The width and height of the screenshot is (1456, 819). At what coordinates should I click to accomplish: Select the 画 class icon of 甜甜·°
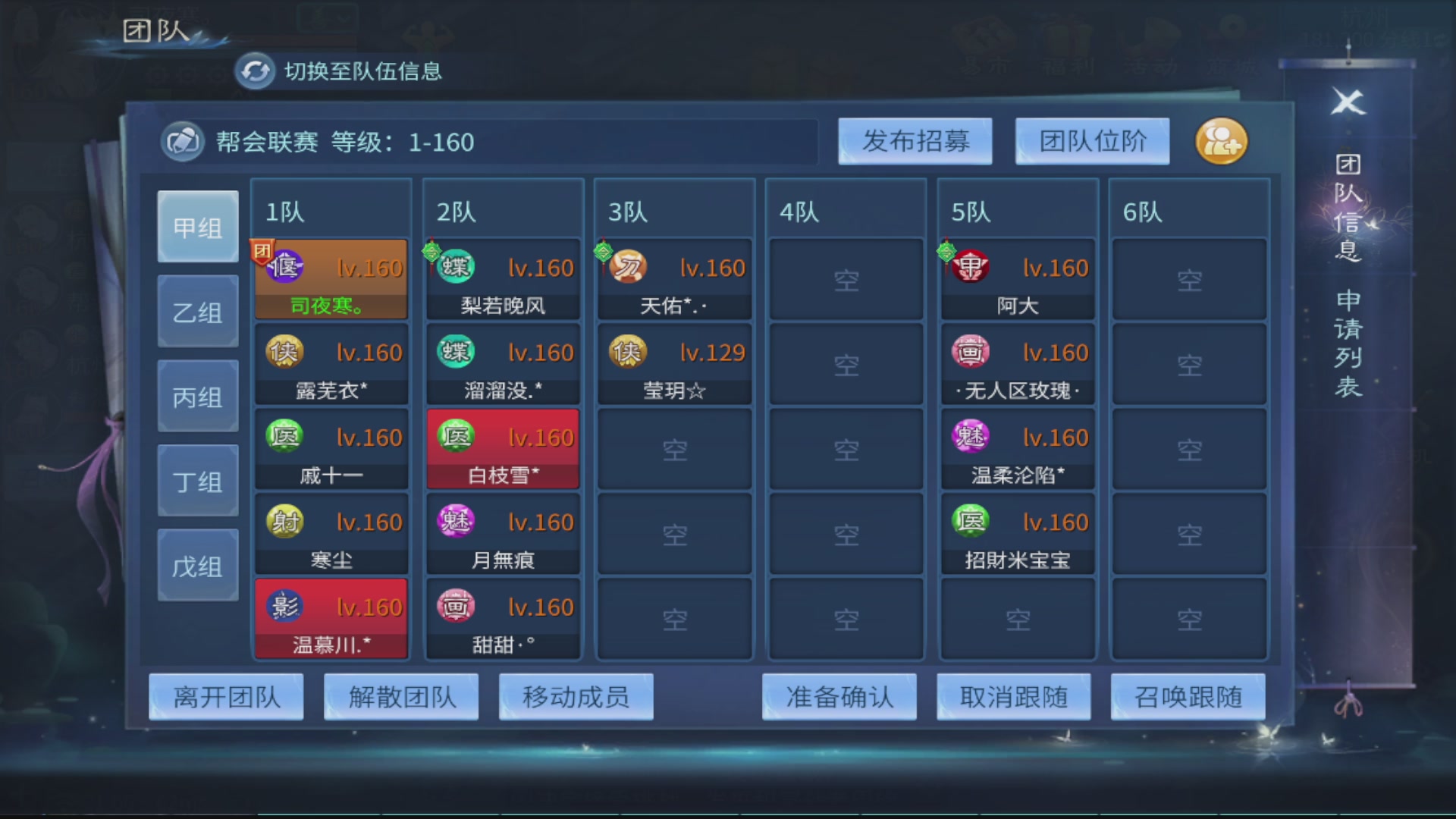pos(456,607)
